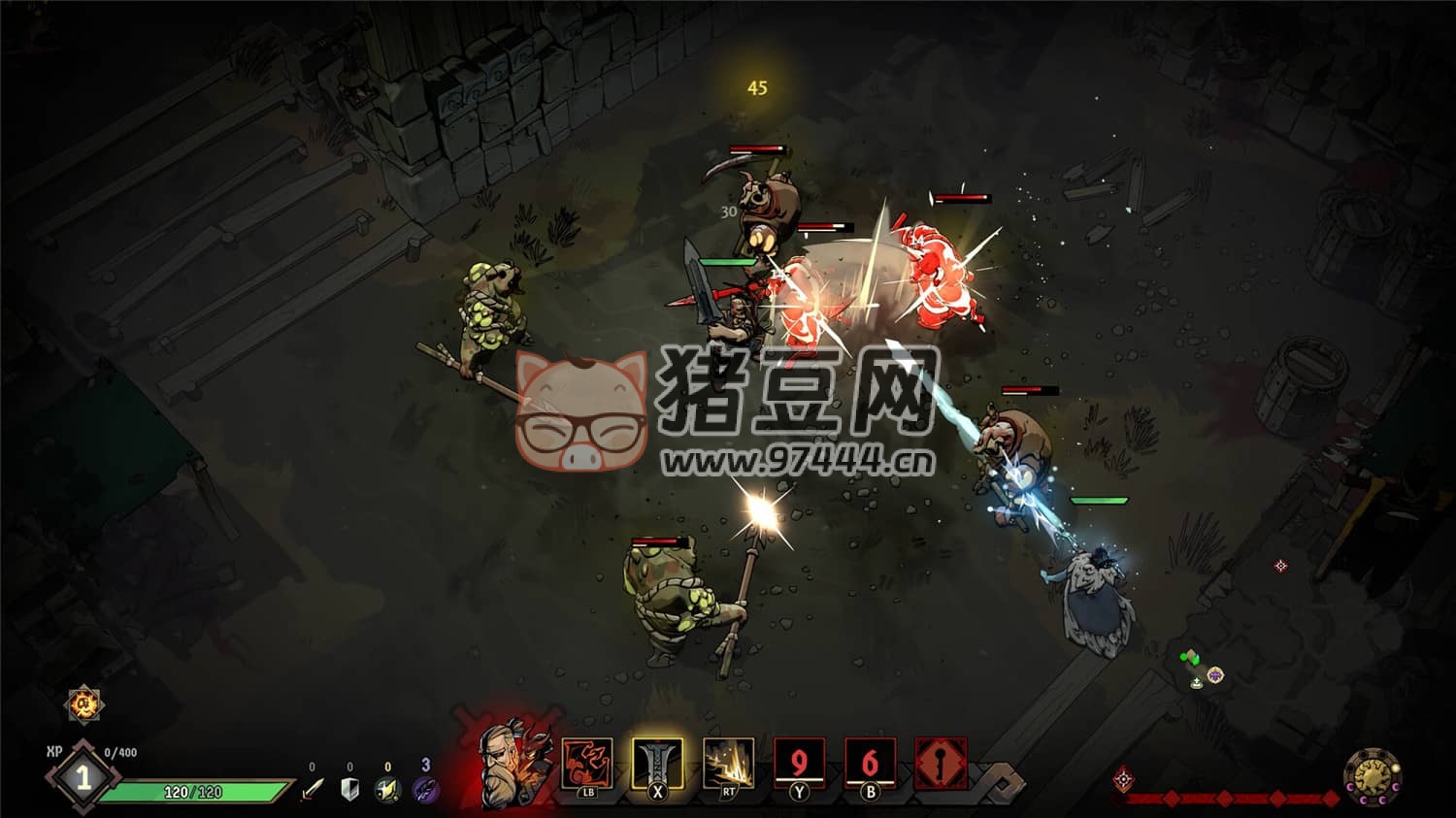
Task: Click the level 1 diamond badge
Action: click(83, 777)
